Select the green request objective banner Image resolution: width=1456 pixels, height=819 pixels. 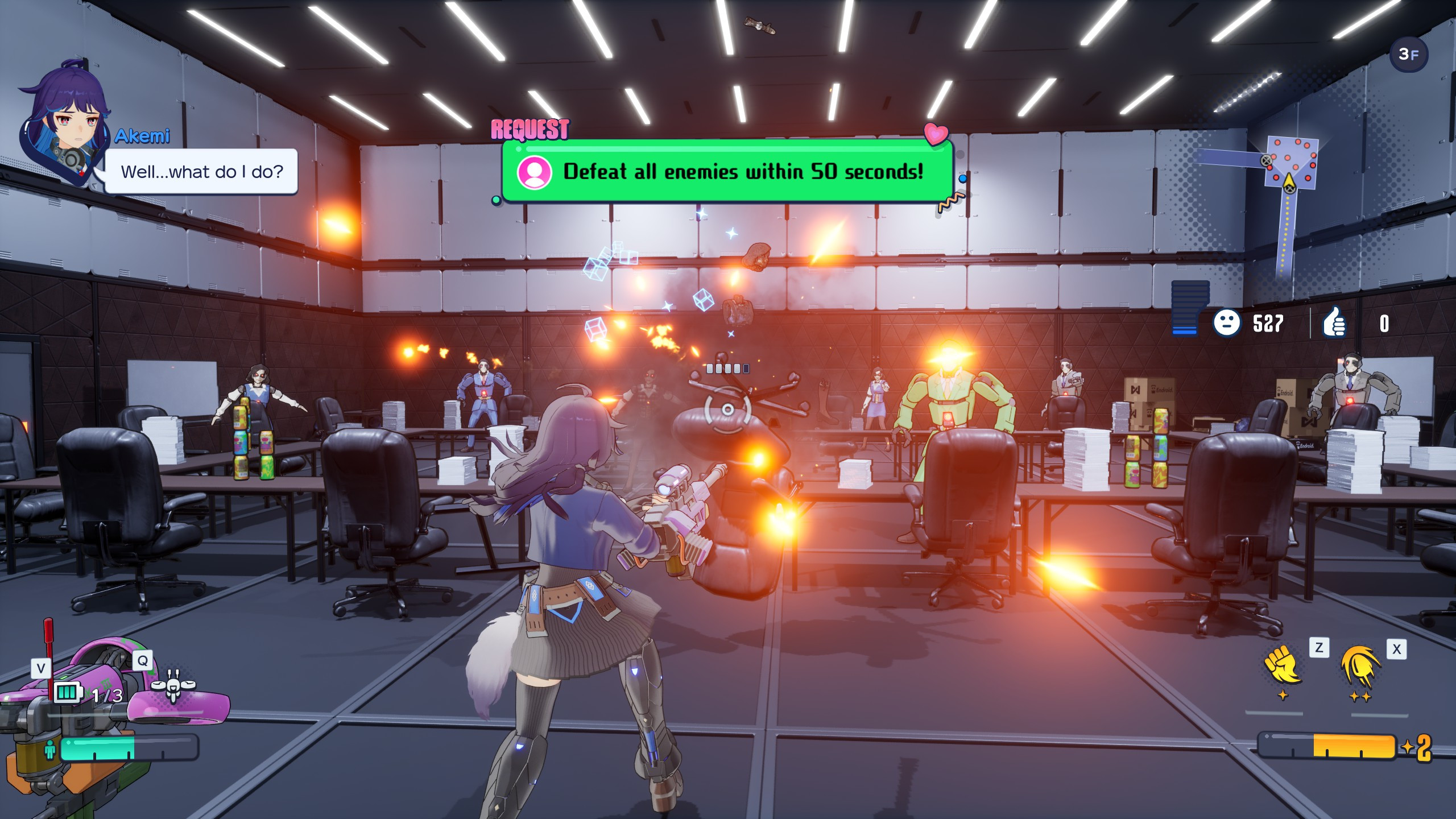[727, 171]
